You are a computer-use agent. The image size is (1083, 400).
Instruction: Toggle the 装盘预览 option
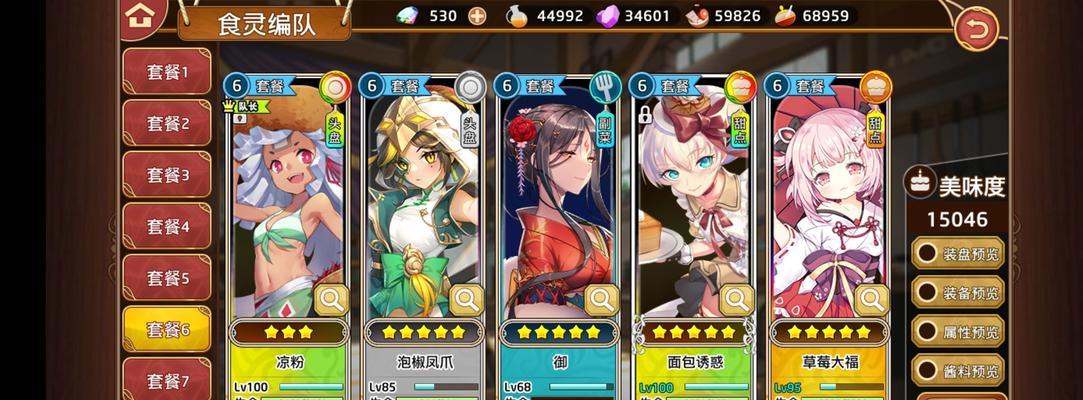coord(958,253)
